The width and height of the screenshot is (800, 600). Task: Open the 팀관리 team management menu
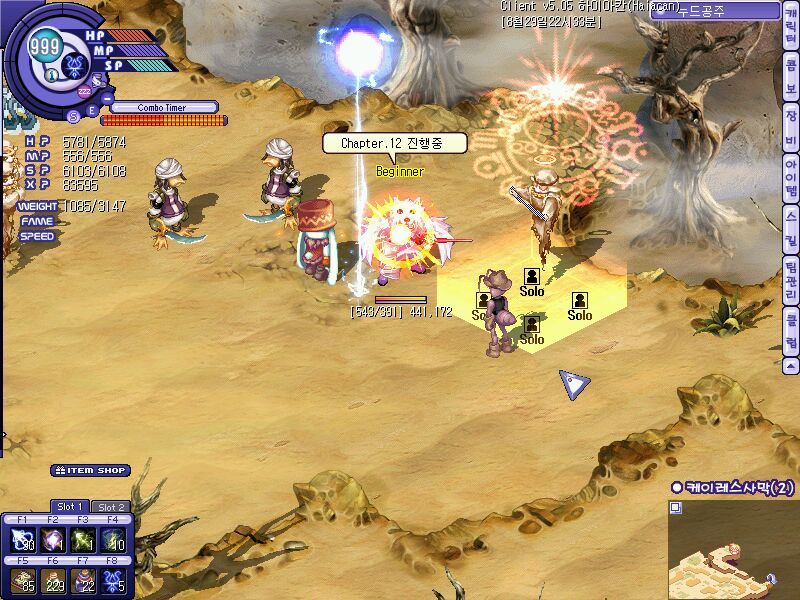click(791, 280)
